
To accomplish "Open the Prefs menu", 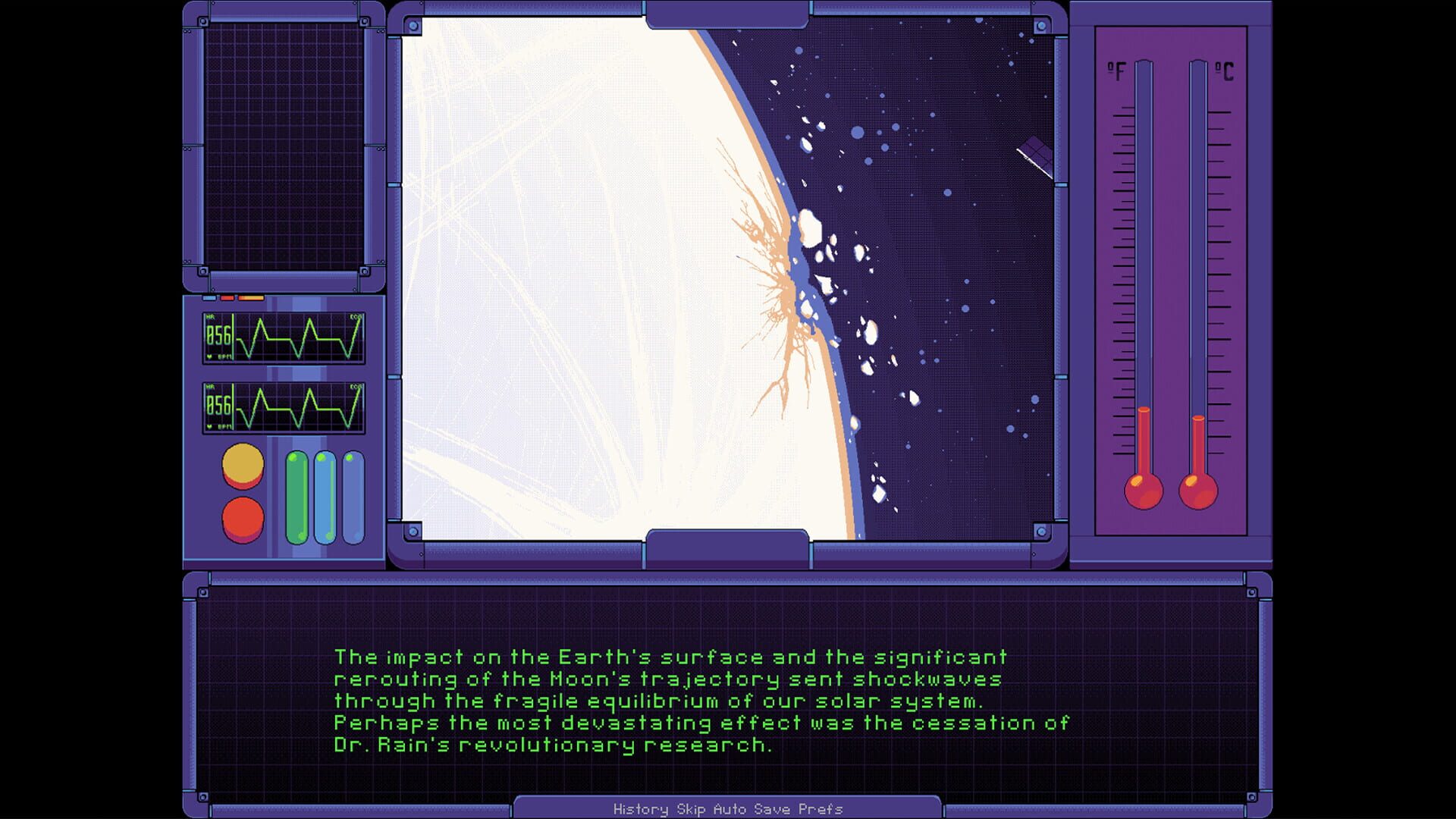I will point(820,809).
